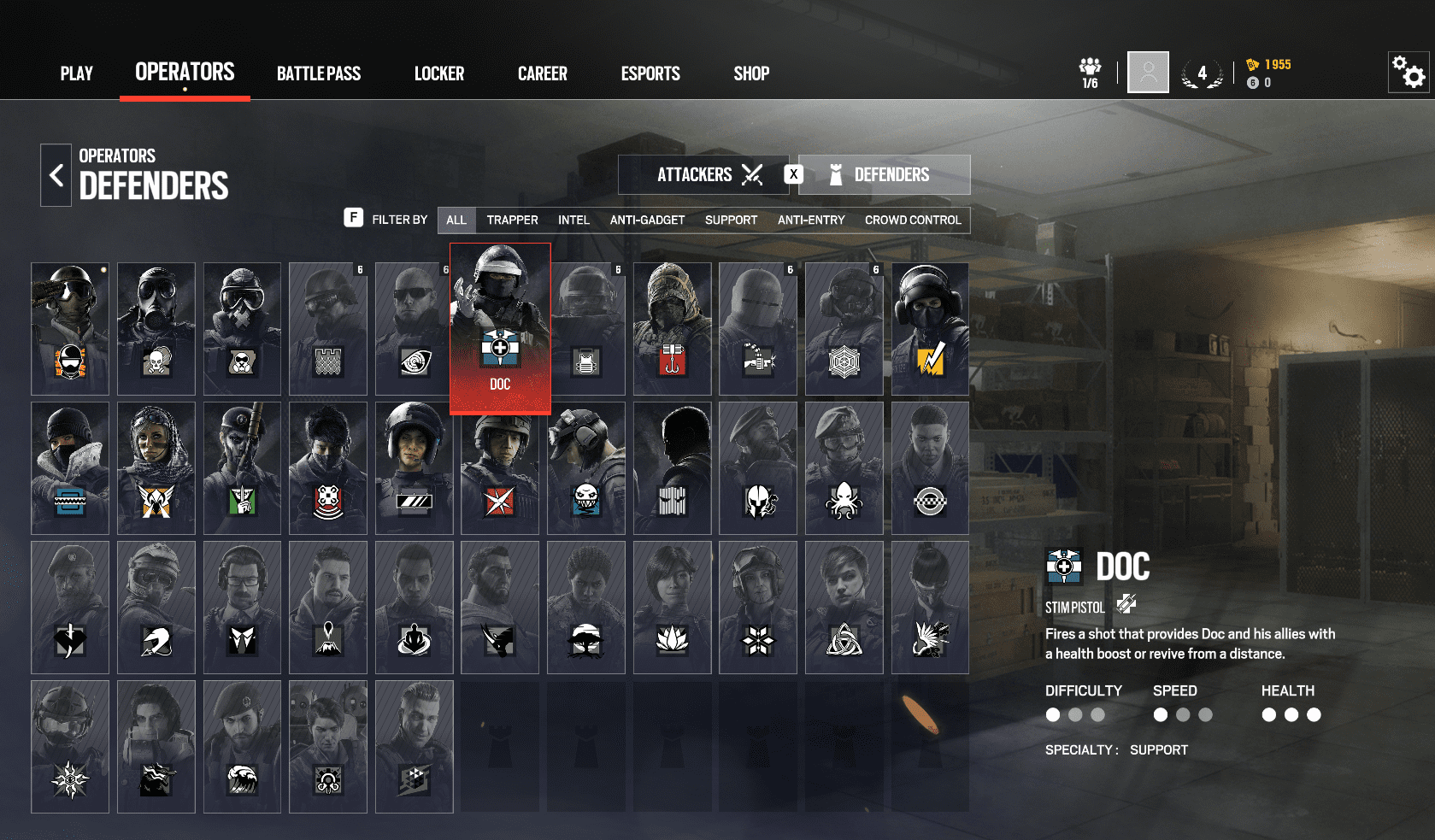The height and width of the screenshot is (840, 1435).
Task: Click the player profile avatar
Action: point(1148,72)
